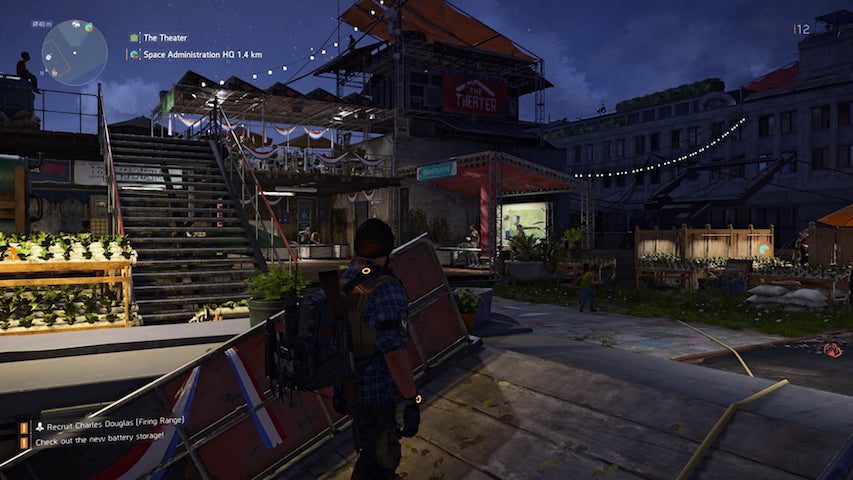Open the circular minimap

click(x=74, y=52)
